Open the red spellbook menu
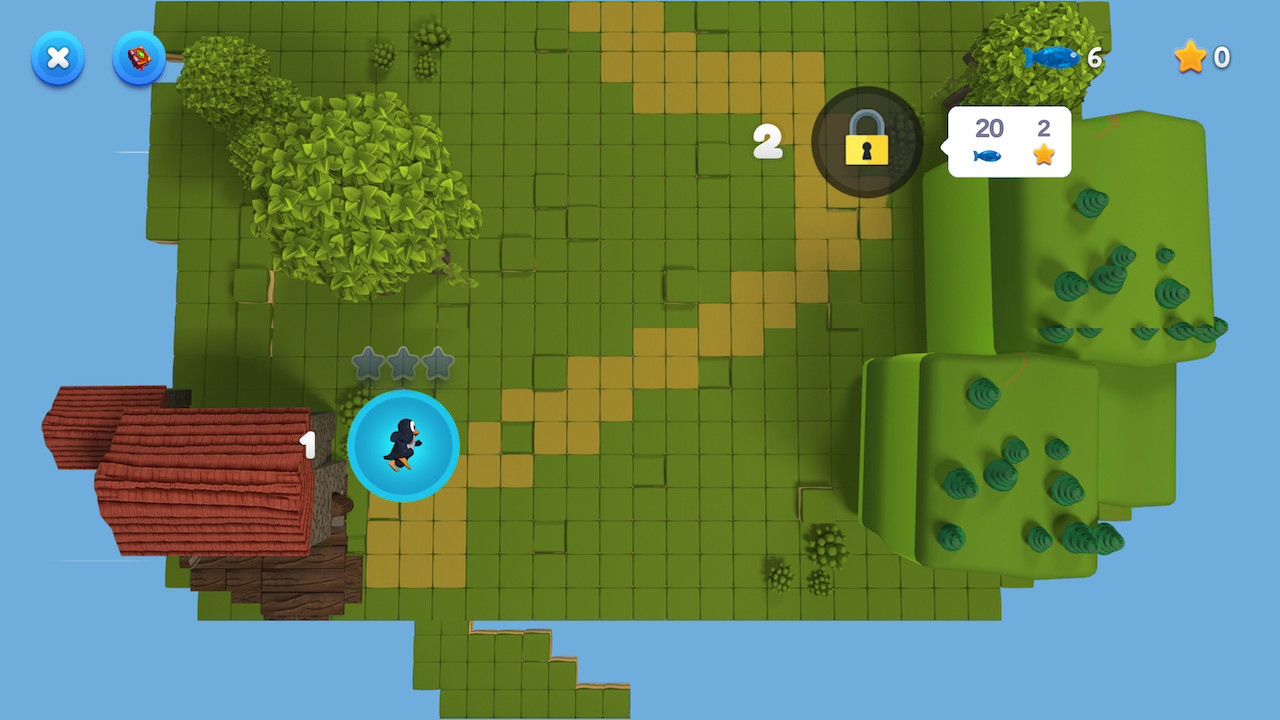Viewport: 1280px width, 720px height. 139,58
